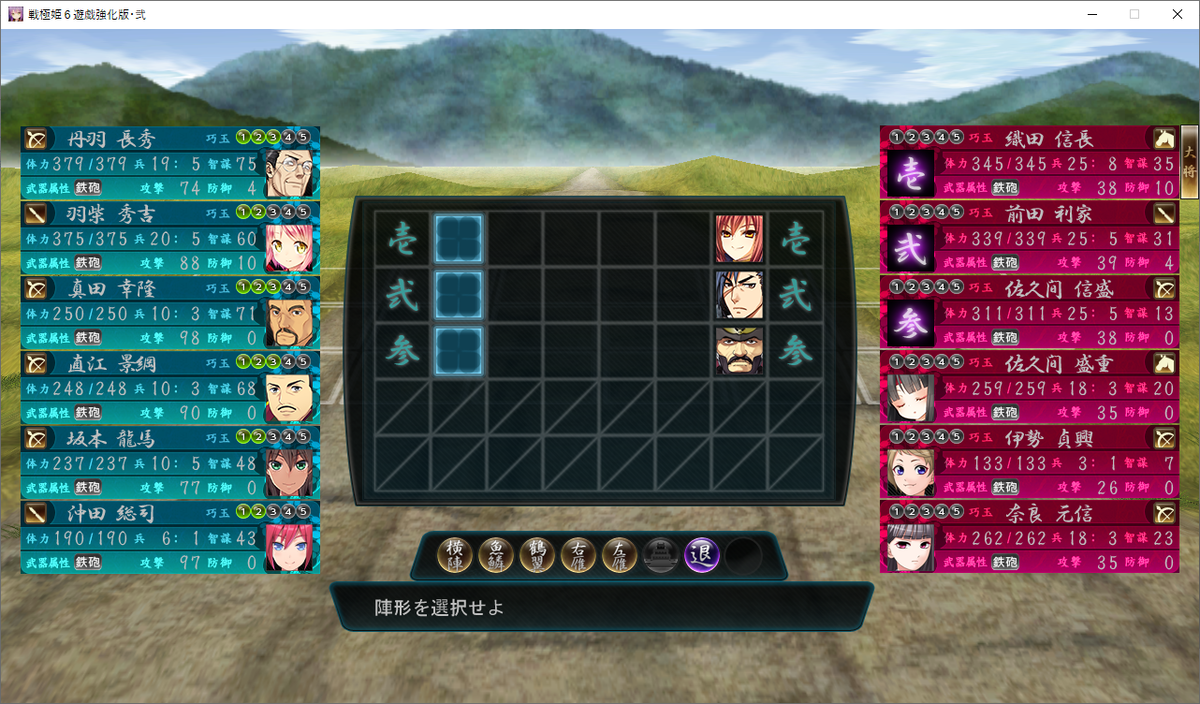Select the 右雁 formation

[578, 554]
